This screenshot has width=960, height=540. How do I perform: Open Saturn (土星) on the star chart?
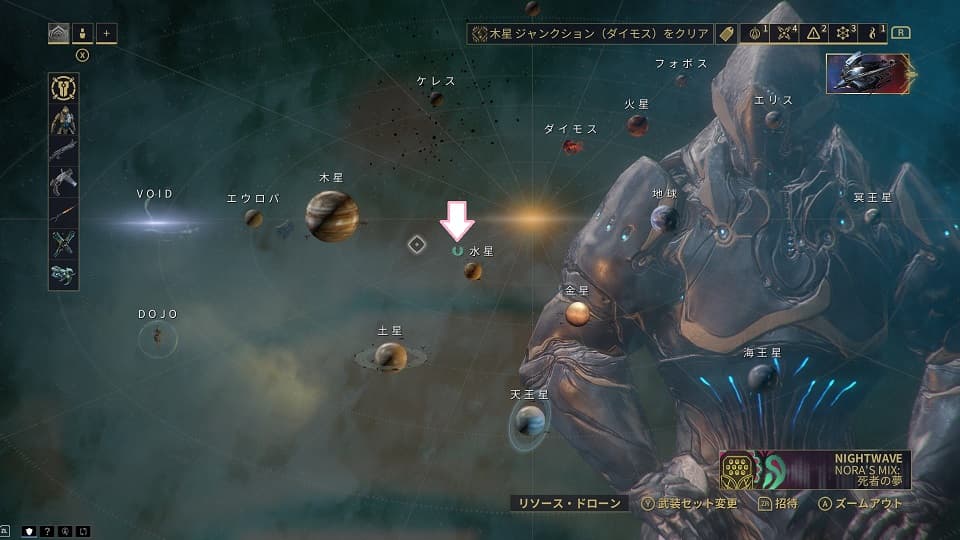click(389, 356)
